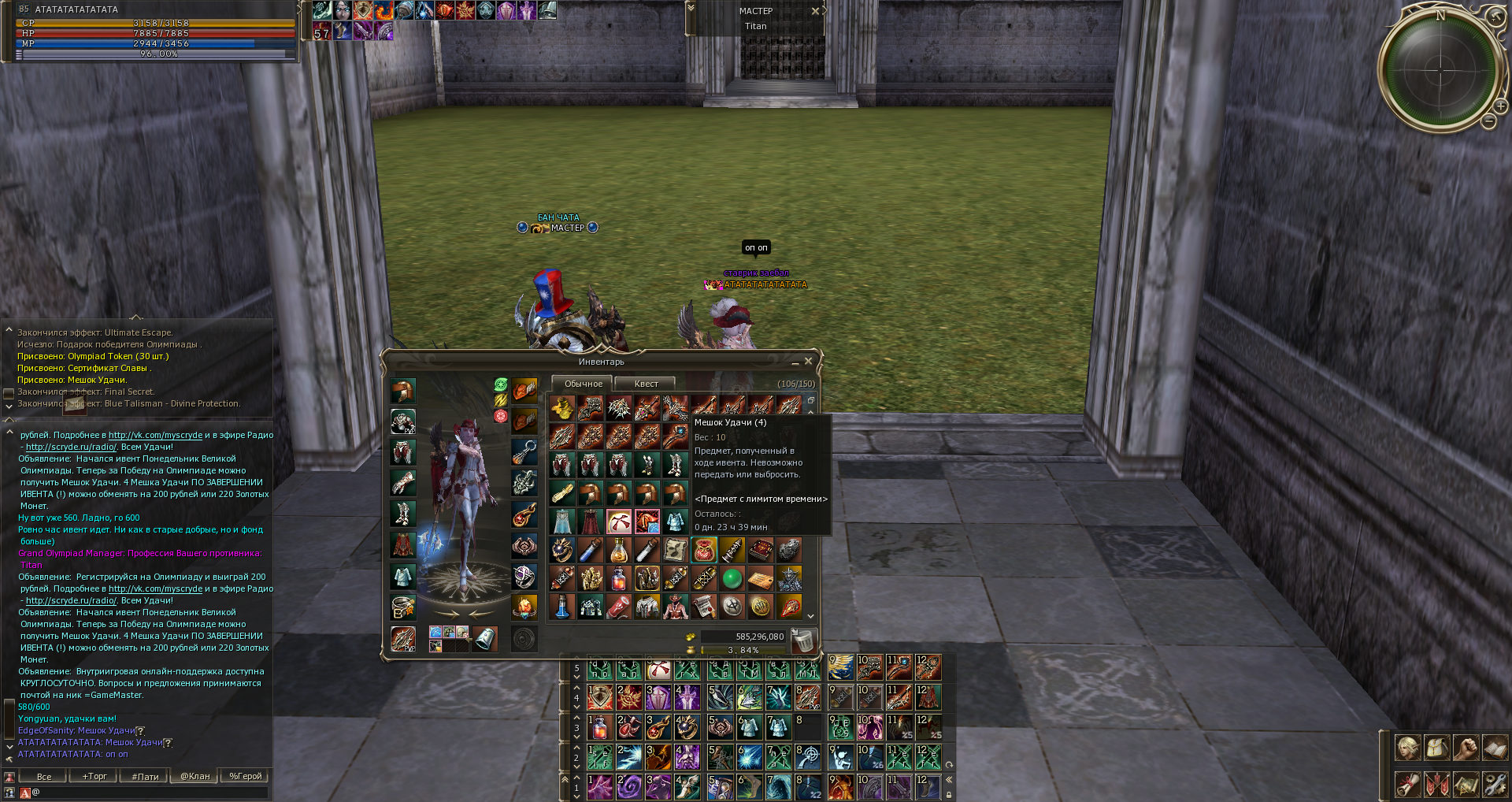Select the Обычное inventory tab
1512x802 pixels.
(583, 384)
